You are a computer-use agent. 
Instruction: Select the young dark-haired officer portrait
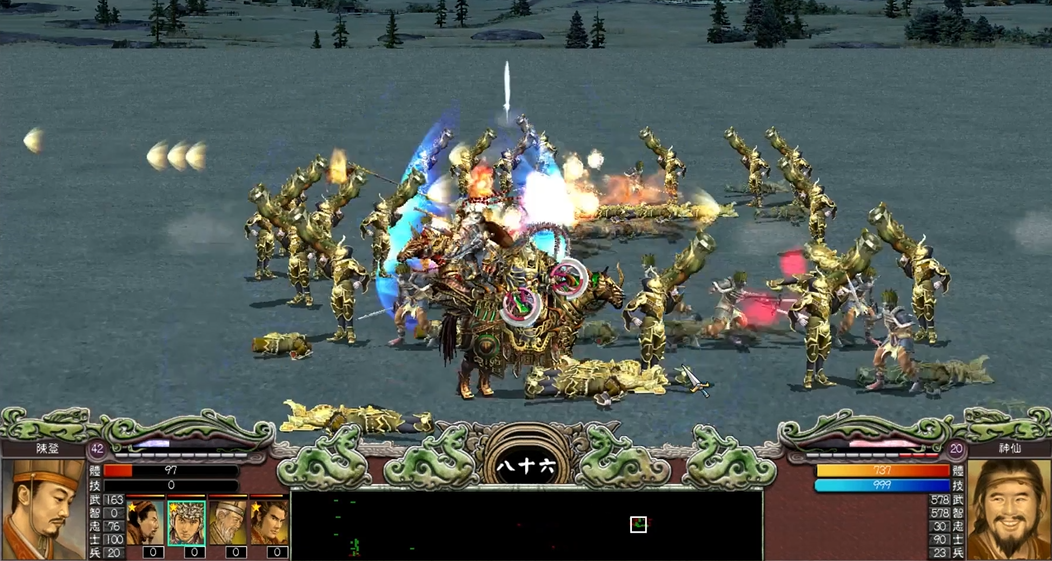tap(269, 521)
